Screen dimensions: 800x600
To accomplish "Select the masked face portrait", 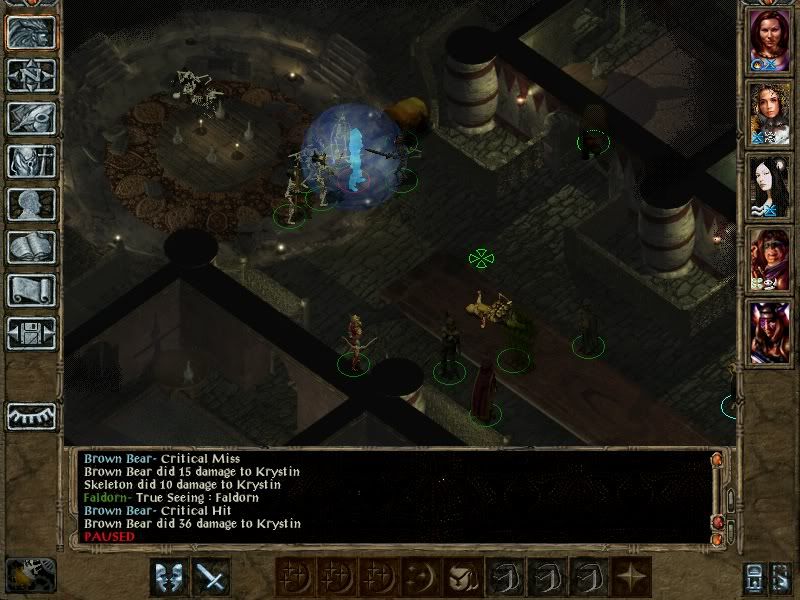I will pos(771,258).
